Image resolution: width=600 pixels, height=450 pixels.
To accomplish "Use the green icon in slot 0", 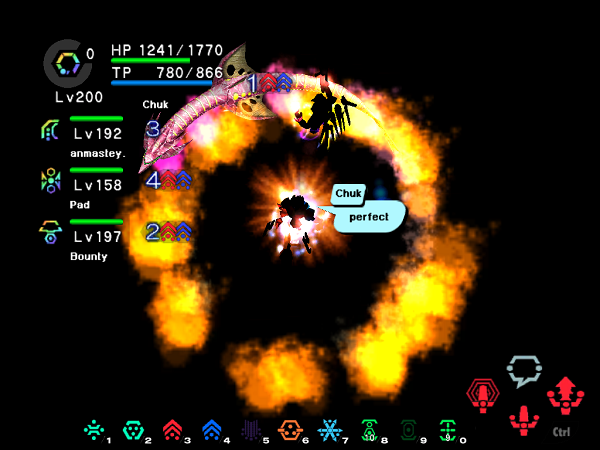I will [x=447, y=430].
